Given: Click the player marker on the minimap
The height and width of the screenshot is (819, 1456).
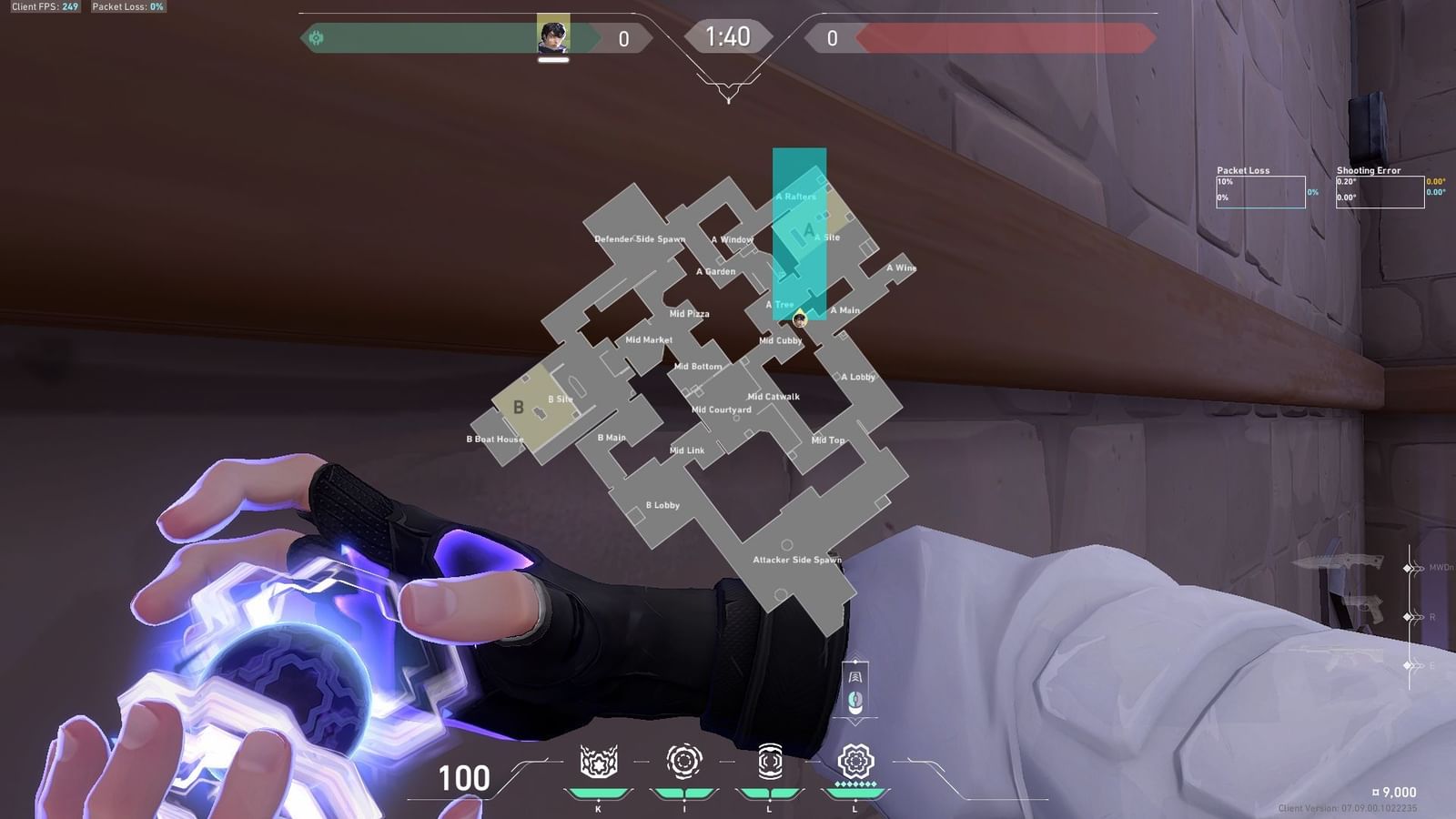Looking at the screenshot, I should point(801,320).
